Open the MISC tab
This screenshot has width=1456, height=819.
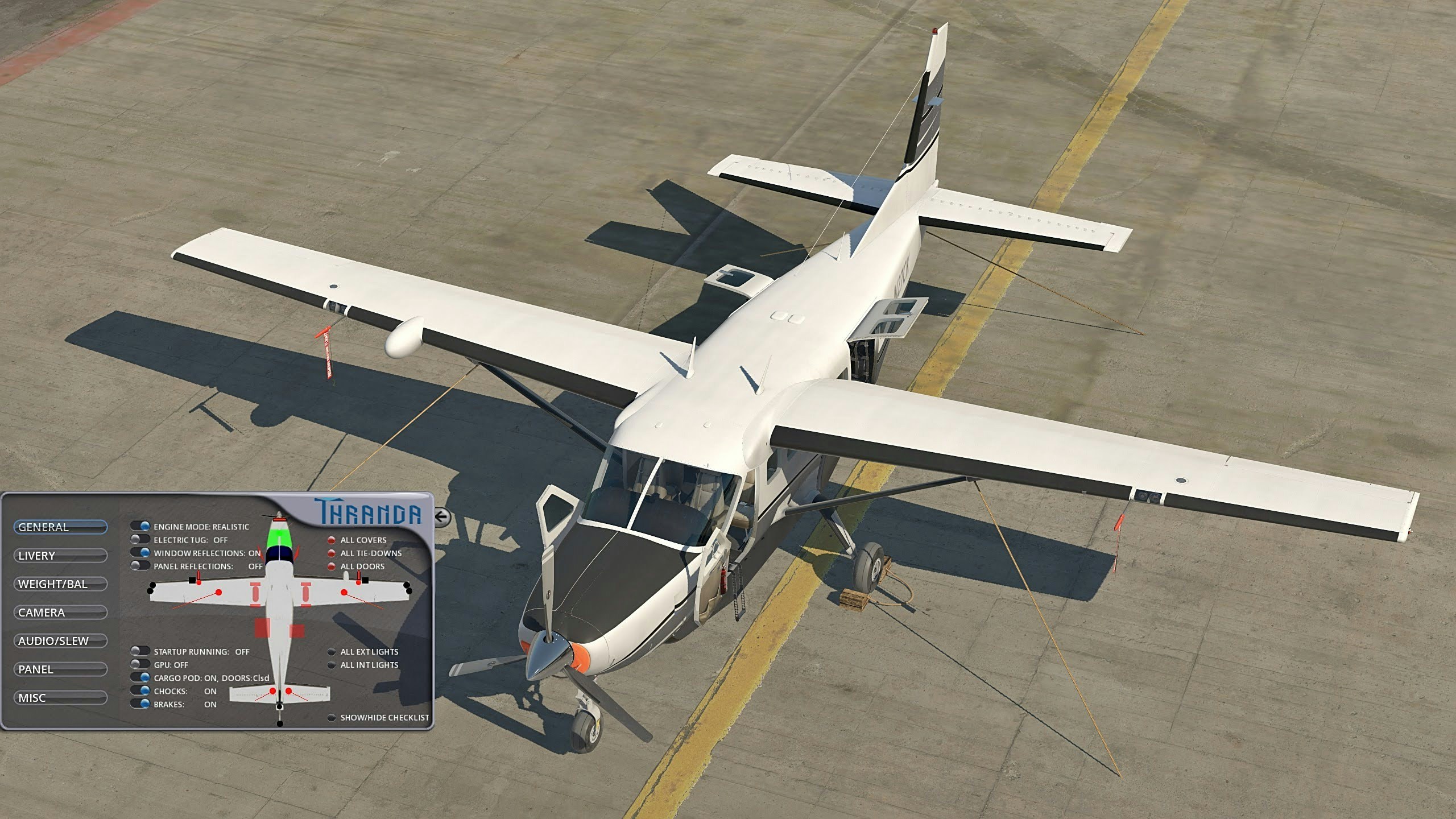tap(60, 698)
